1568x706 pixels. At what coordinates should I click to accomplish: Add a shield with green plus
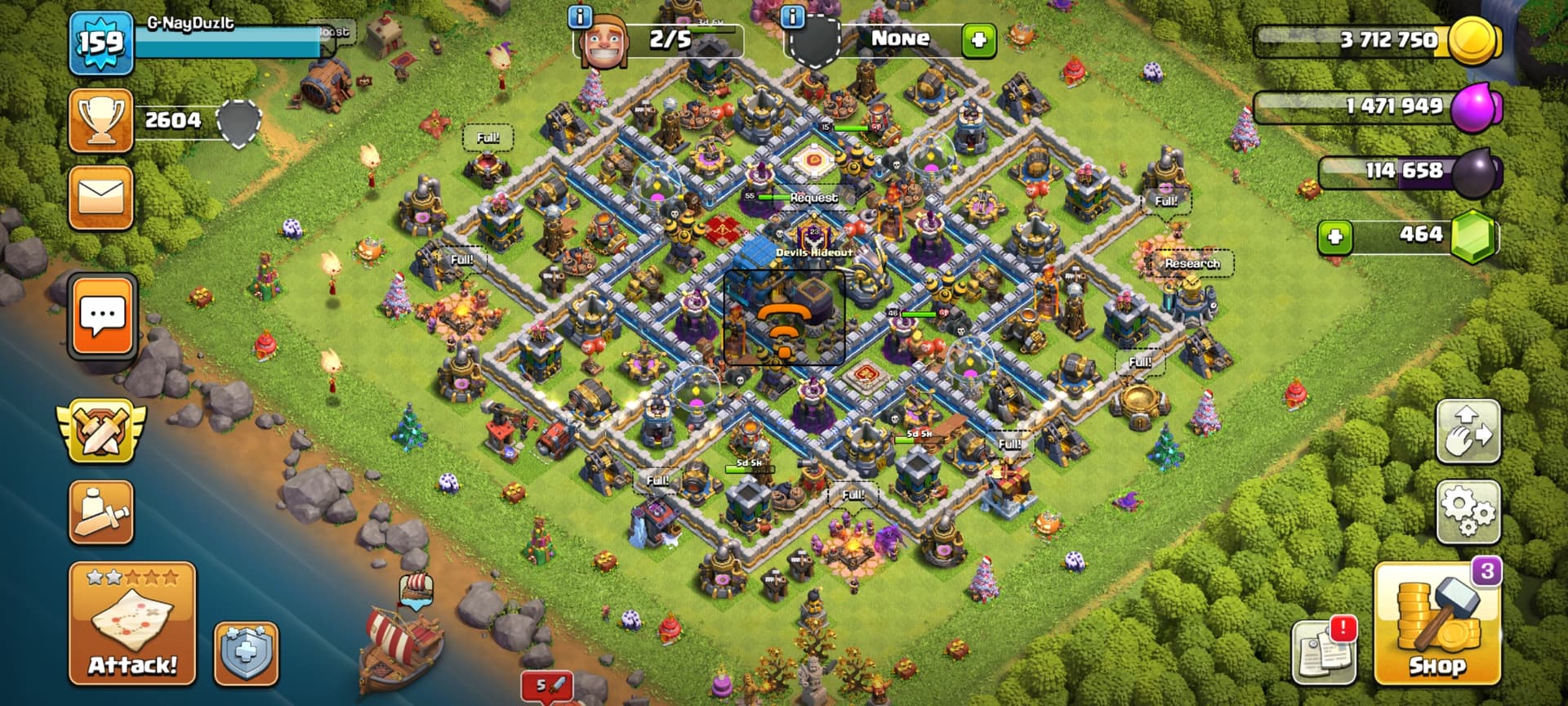978,39
